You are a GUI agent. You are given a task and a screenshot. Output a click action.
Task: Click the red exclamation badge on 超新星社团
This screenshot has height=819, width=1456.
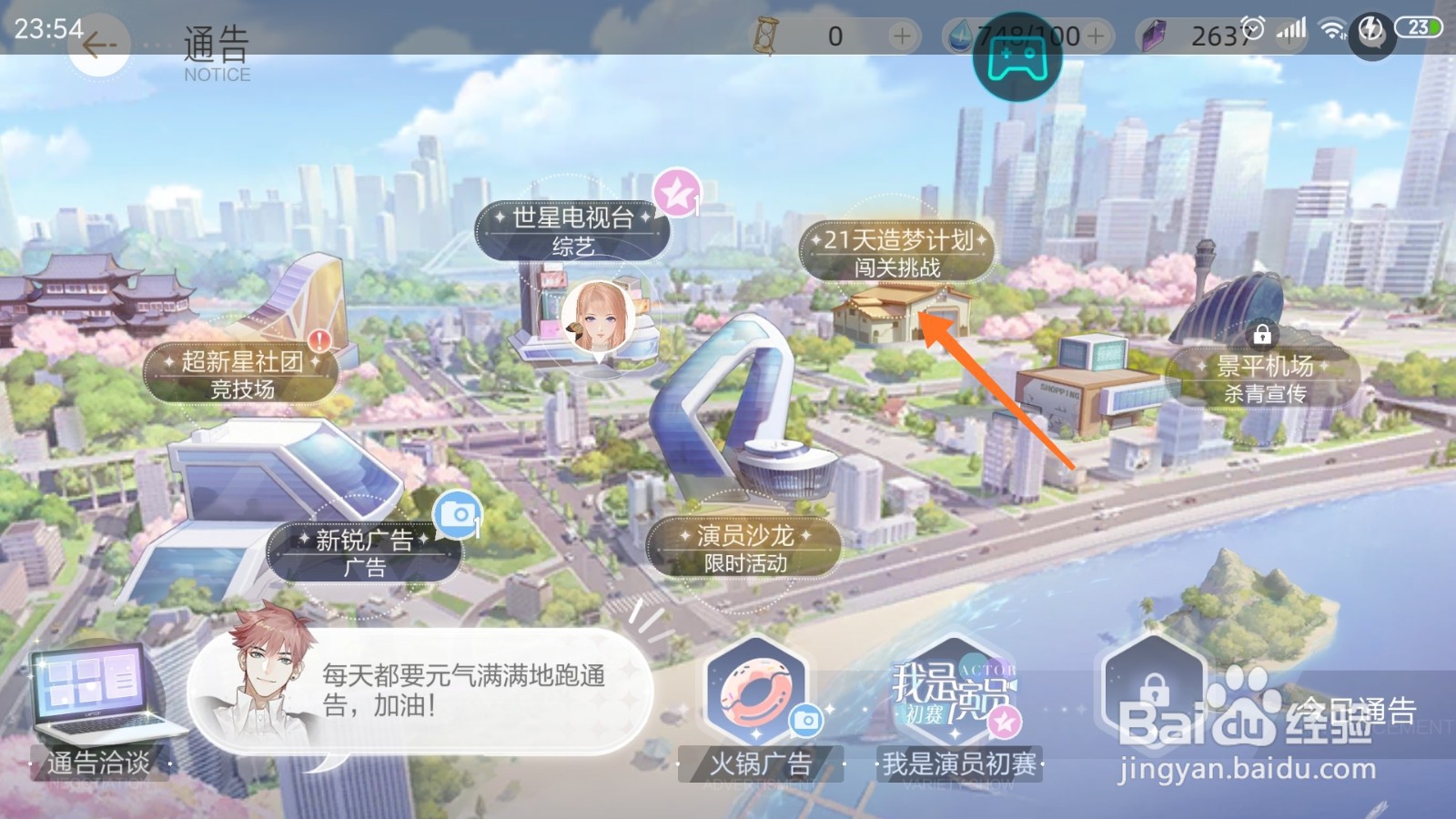(318, 341)
